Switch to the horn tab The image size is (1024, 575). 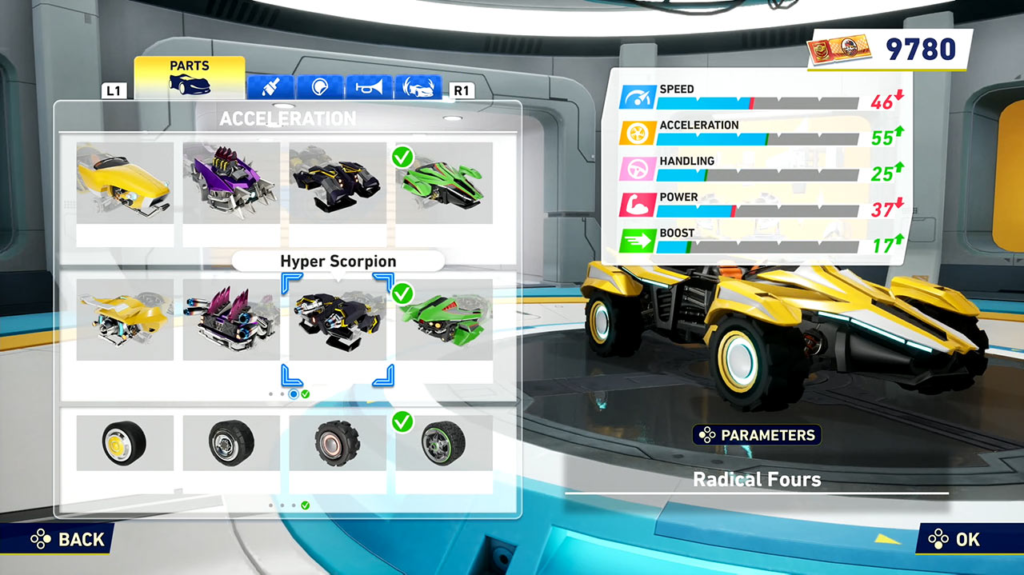coord(369,87)
